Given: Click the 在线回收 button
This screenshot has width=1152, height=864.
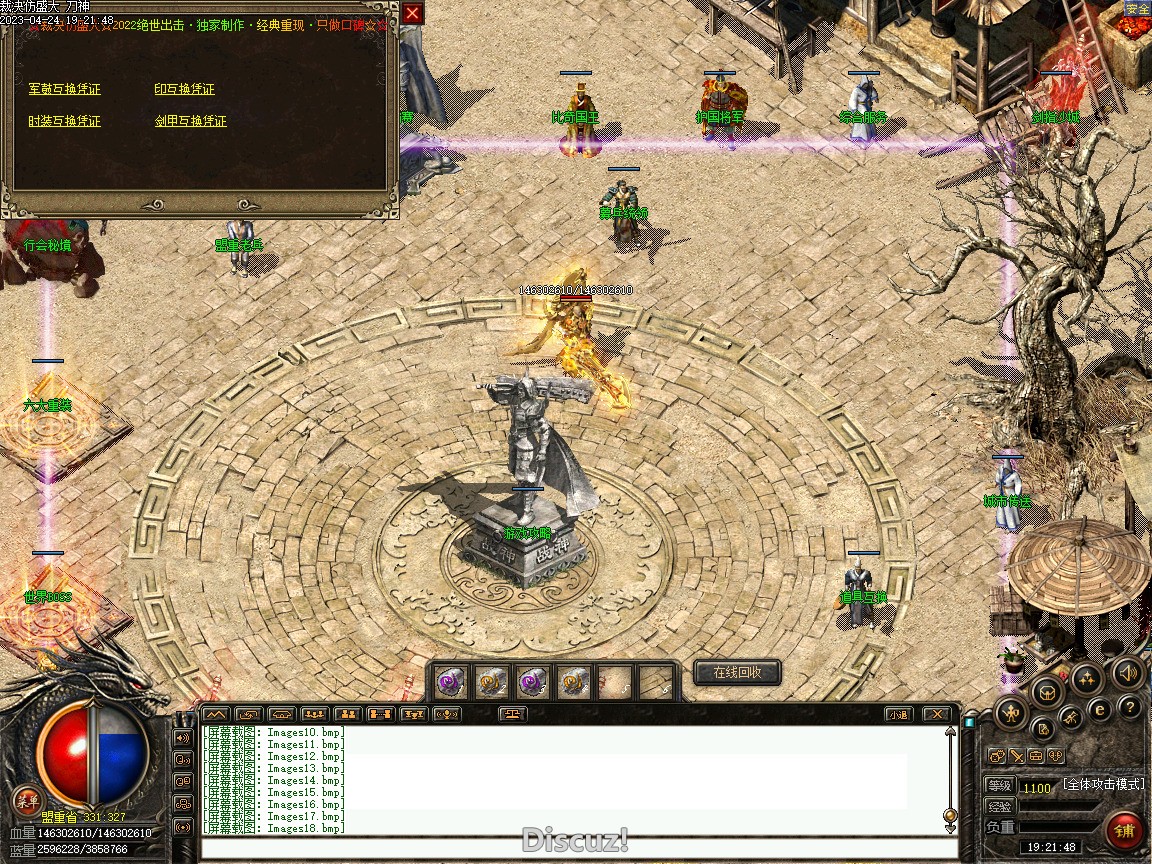Looking at the screenshot, I should pos(737,672).
